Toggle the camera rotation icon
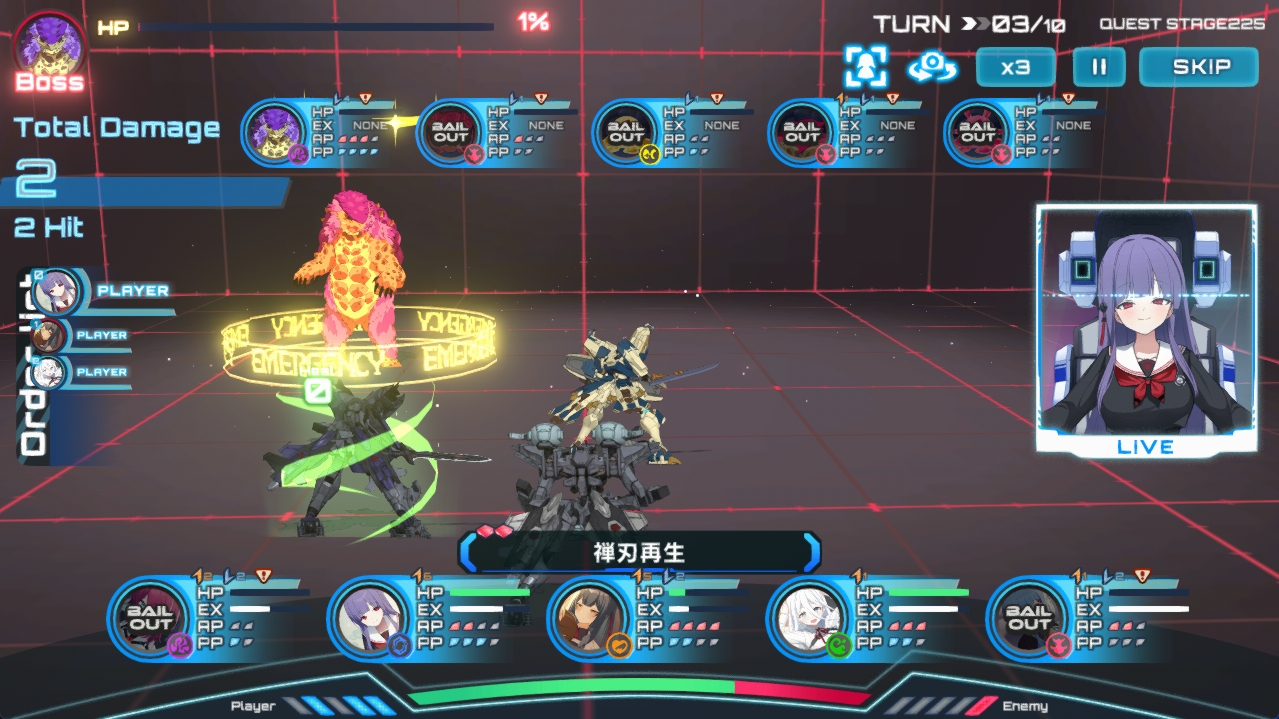1279x719 pixels. [932, 67]
